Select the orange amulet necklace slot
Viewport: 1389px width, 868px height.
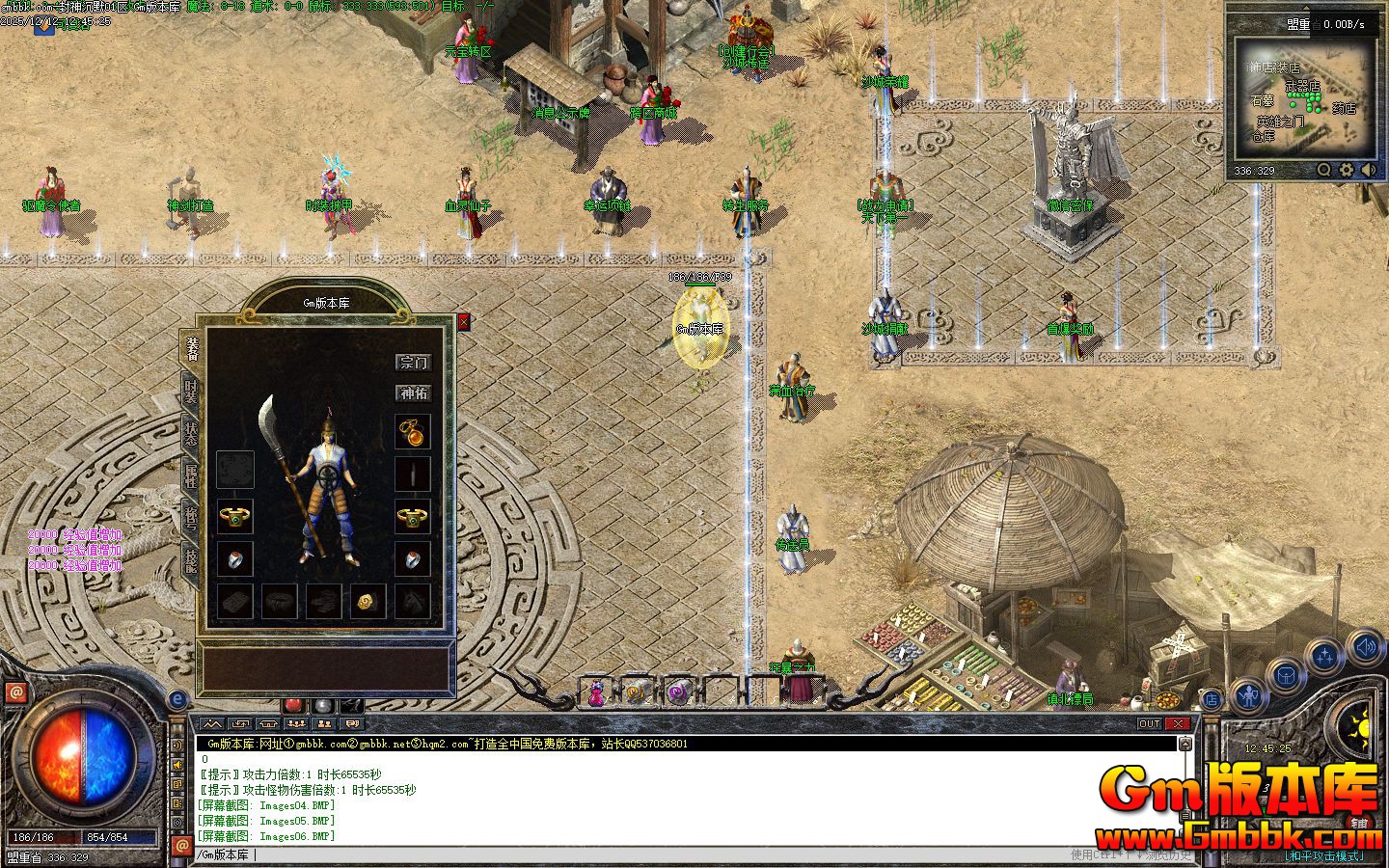tap(413, 432)
